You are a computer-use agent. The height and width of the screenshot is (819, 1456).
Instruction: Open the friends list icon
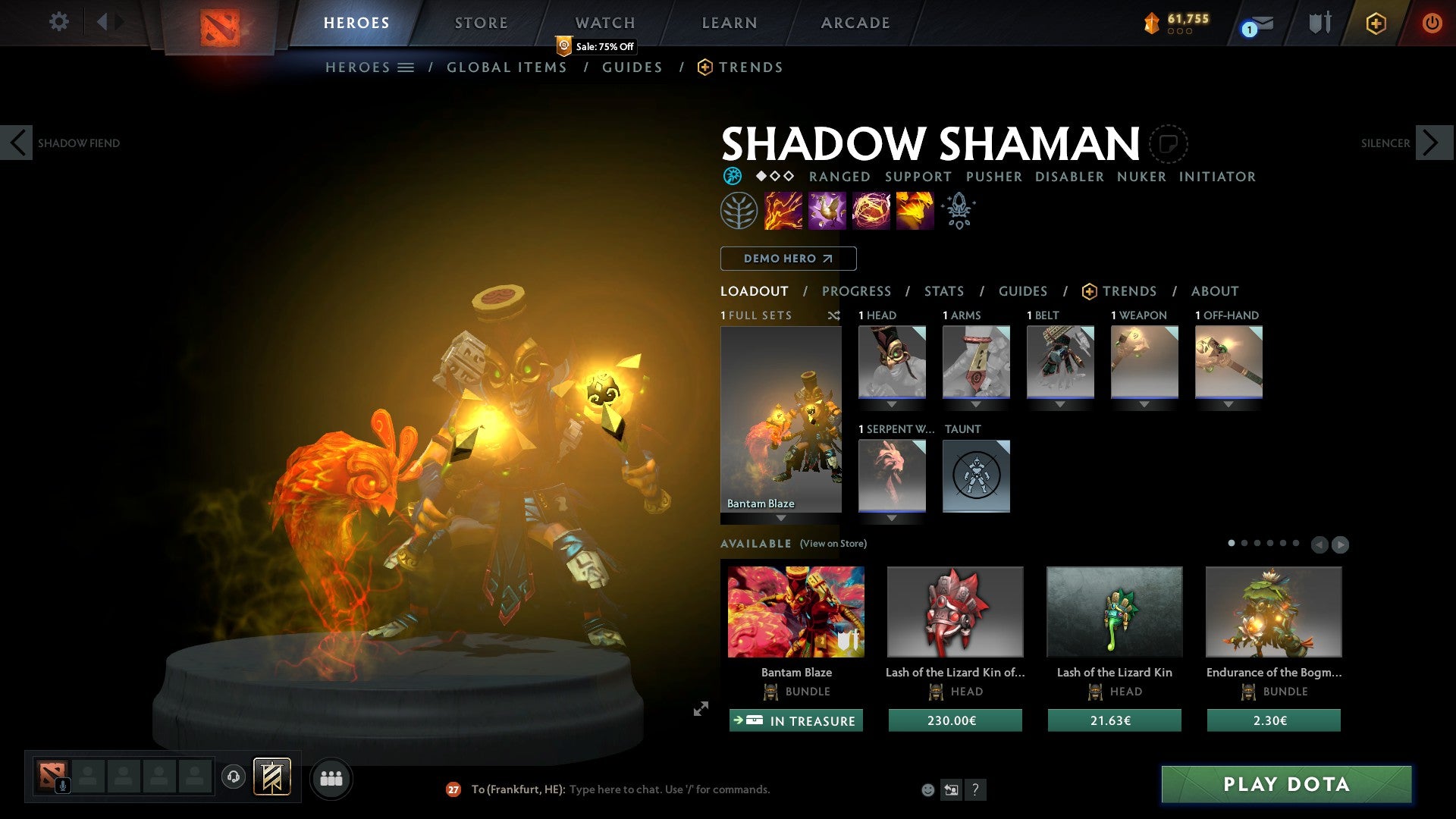331,778
